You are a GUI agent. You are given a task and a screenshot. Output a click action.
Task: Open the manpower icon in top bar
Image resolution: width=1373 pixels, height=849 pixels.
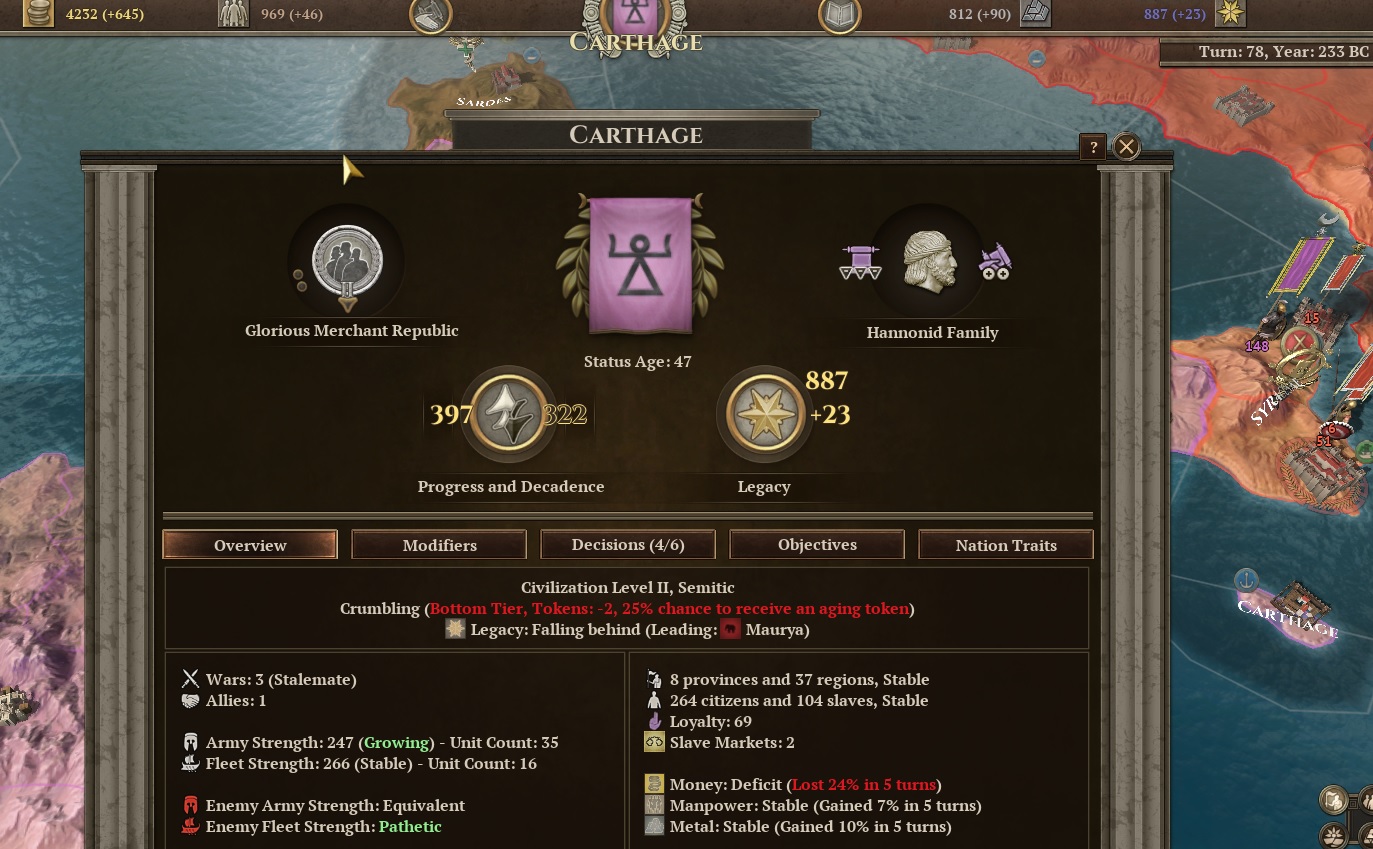(x=232, y=14)
